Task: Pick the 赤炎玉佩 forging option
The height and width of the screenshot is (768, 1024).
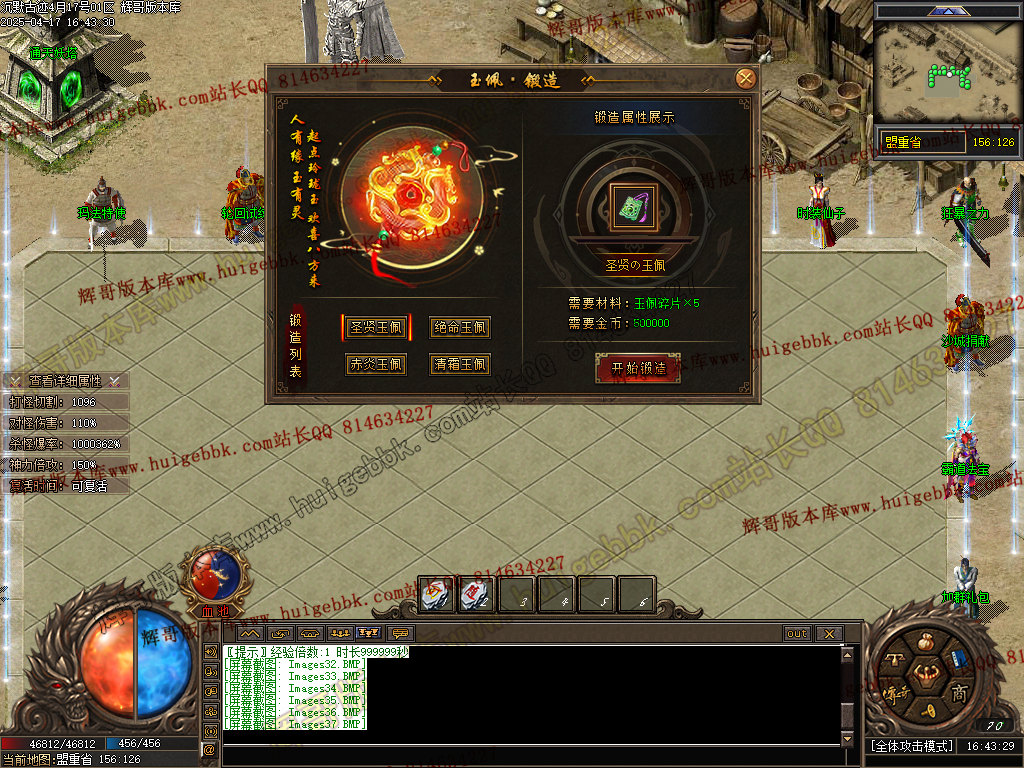Action: pyautogui.click(x=375, y=364)
